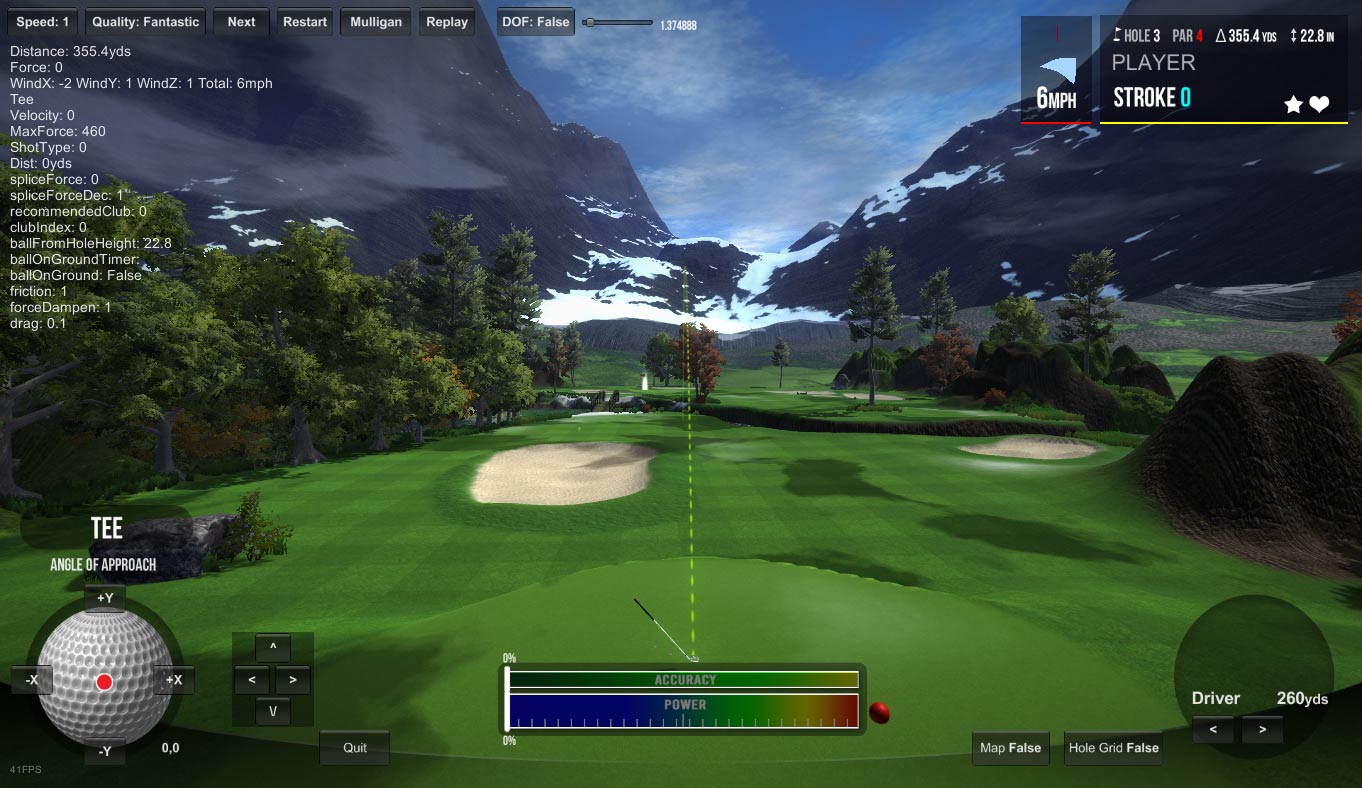Take a Mulligan
The image size is (1362, 788).
tap(376, 21)
